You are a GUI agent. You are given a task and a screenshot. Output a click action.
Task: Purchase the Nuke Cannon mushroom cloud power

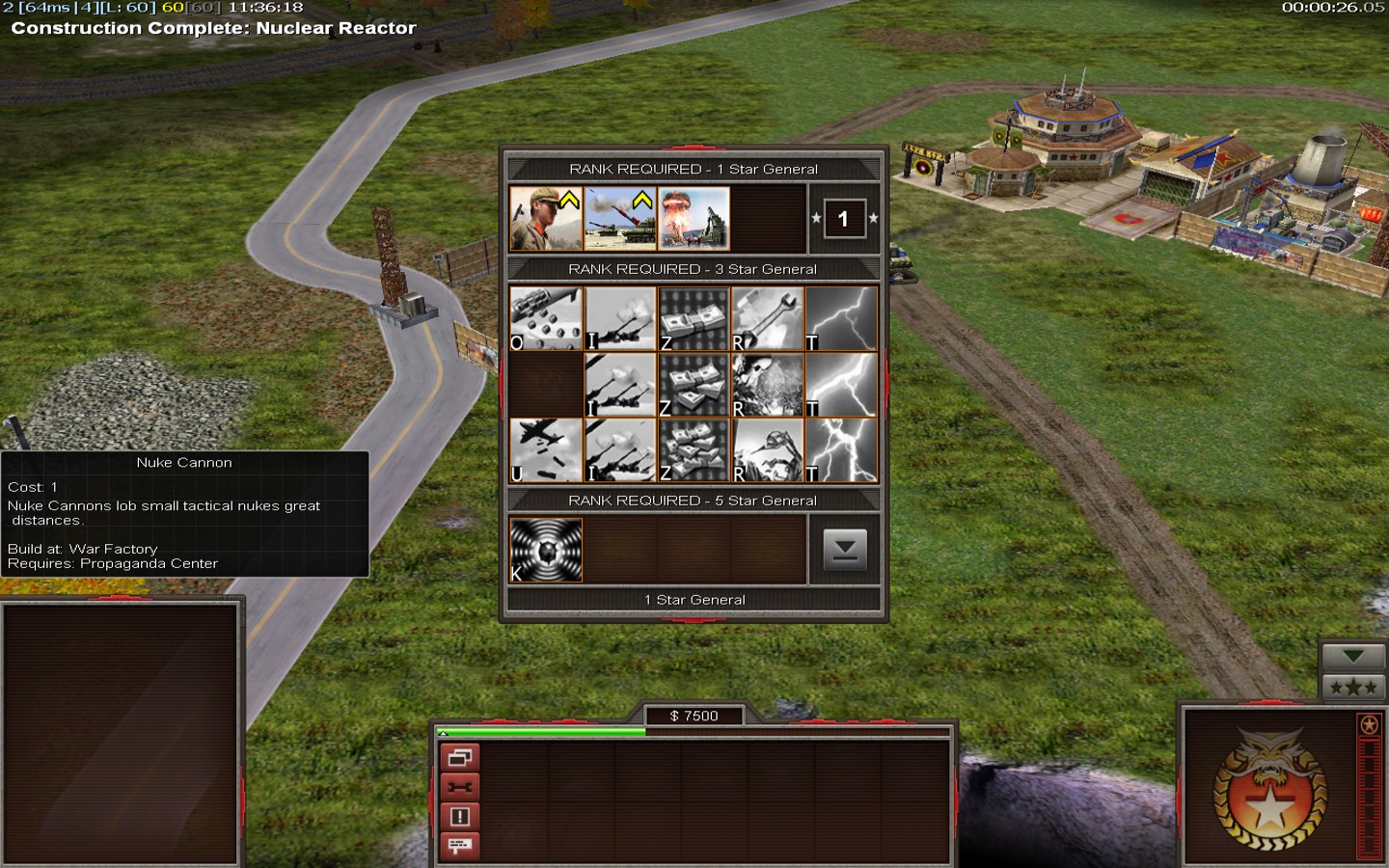tap(694, 219)
